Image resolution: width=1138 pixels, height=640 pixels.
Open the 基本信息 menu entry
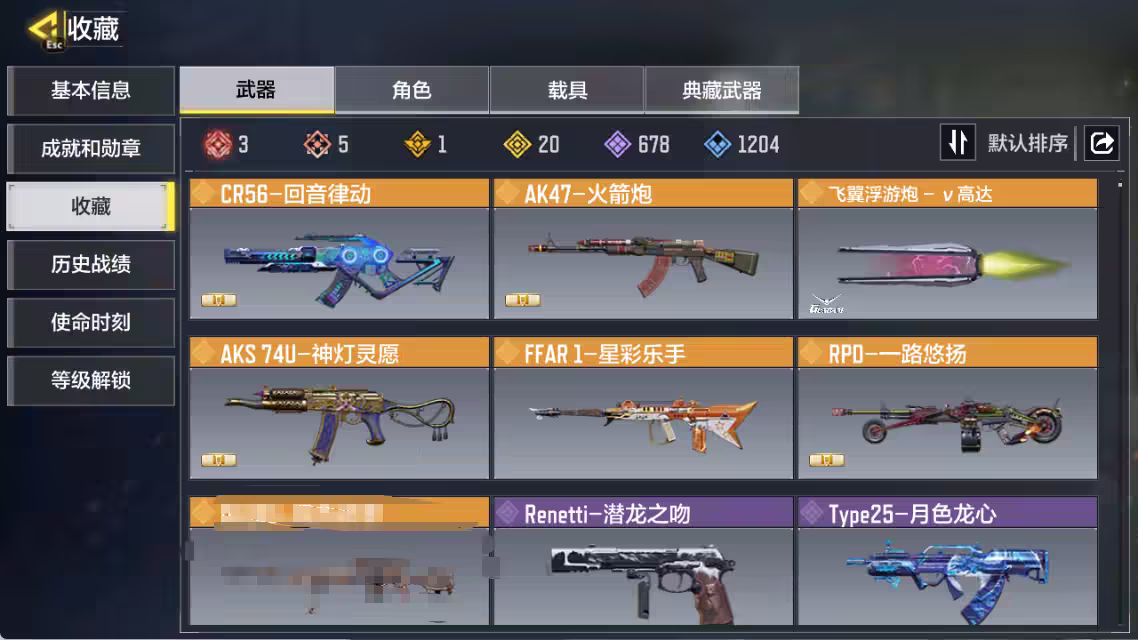tap(91, 91)
